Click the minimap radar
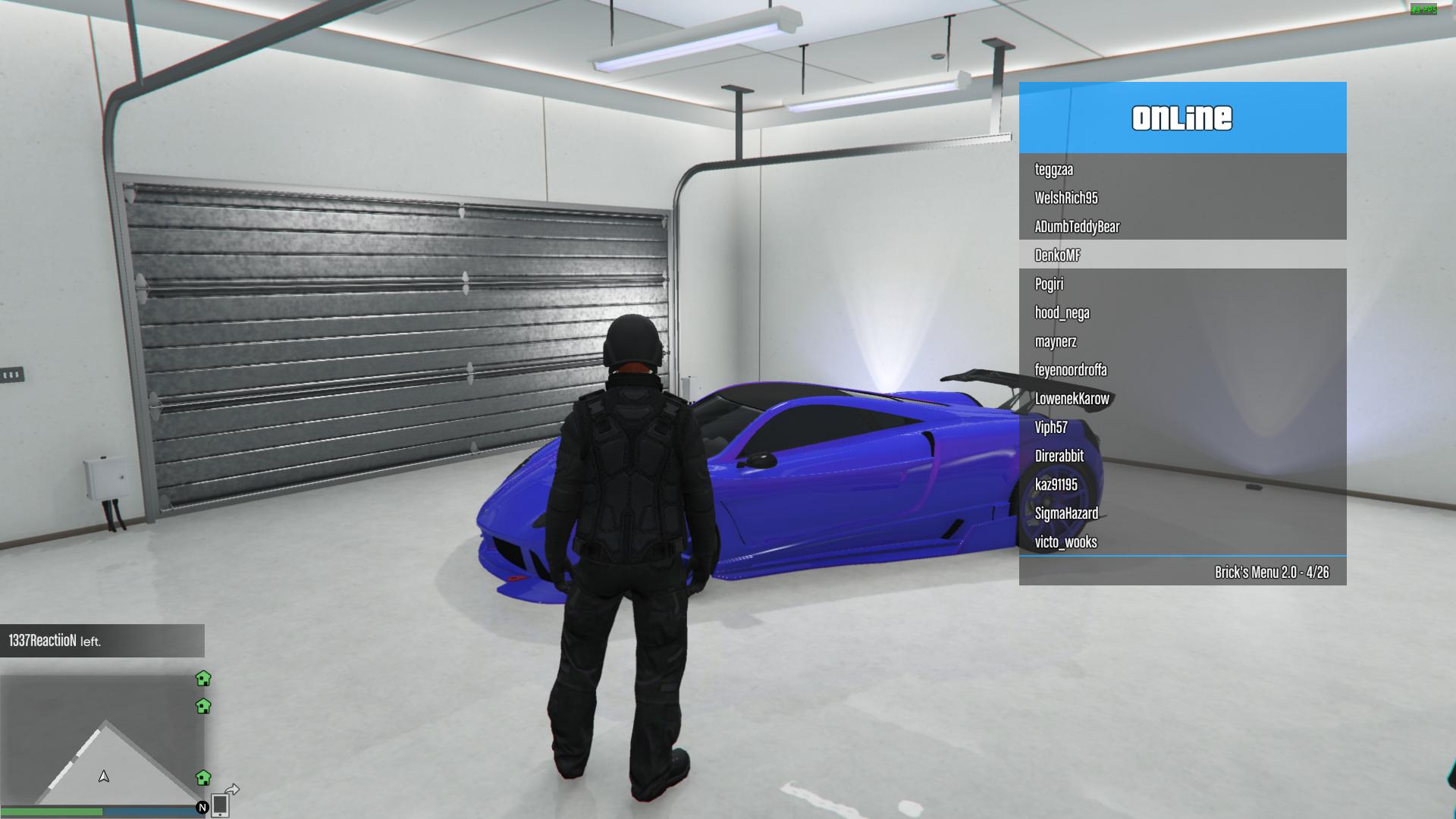The image size is (1456, 819). pos(102,739)
